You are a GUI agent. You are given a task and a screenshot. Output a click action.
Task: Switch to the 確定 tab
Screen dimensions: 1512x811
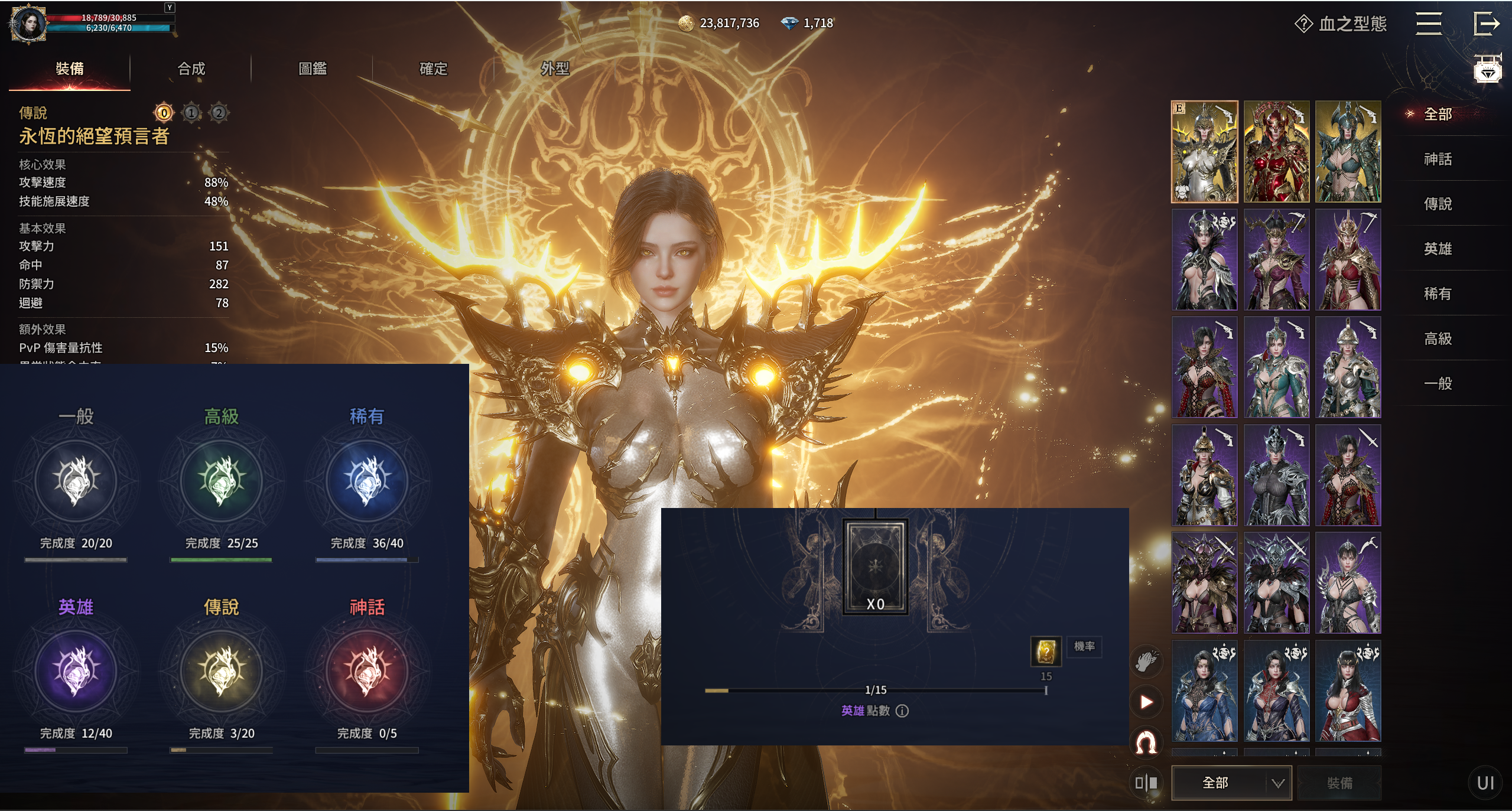pyautogui.click(x=433, y=69)
